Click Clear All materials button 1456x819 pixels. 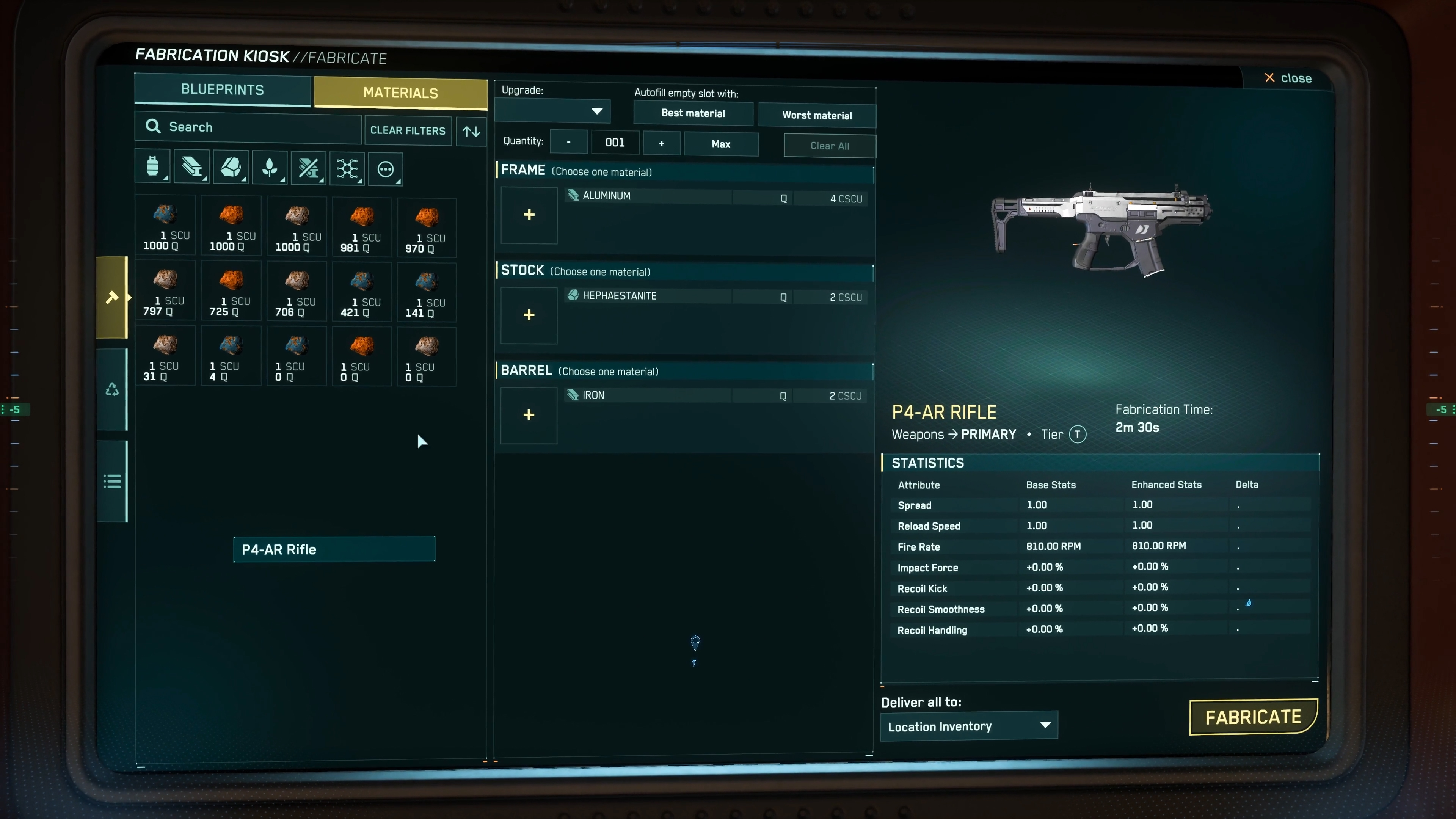pyautogui.click(x=829, y=146)
